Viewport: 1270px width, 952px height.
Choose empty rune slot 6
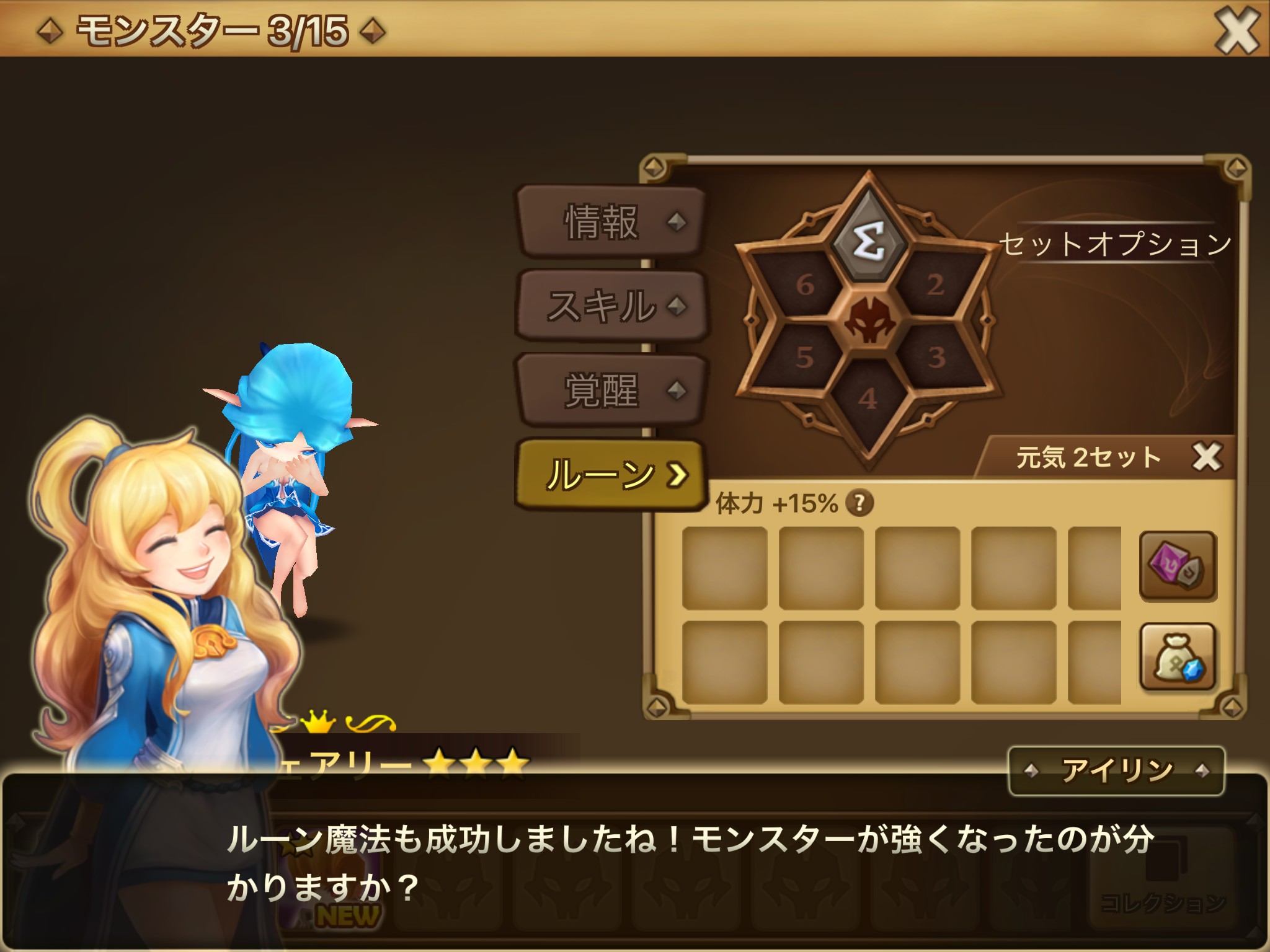click(804, 284)
